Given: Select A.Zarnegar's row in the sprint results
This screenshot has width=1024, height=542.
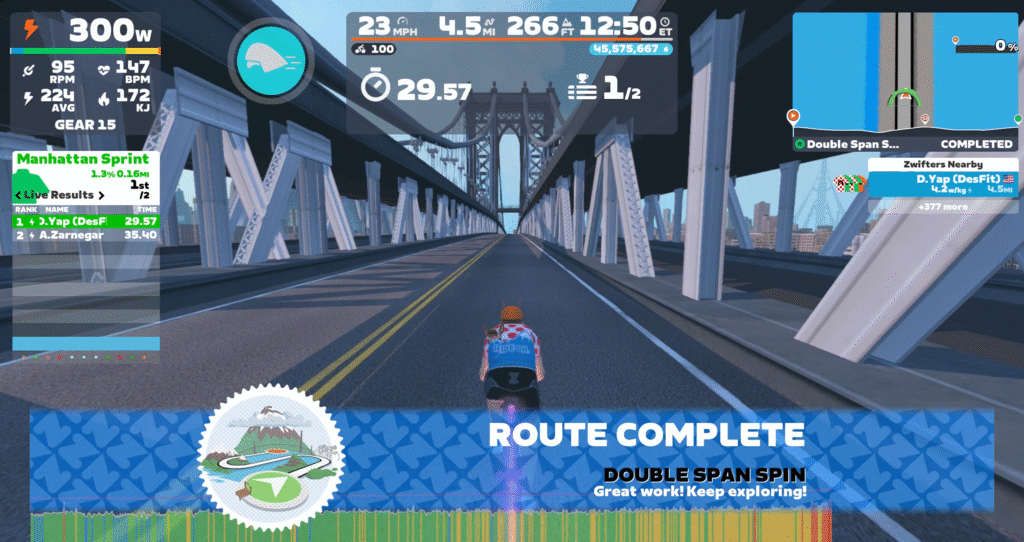Looking at the screenshot, I should (x=86, y=235).
